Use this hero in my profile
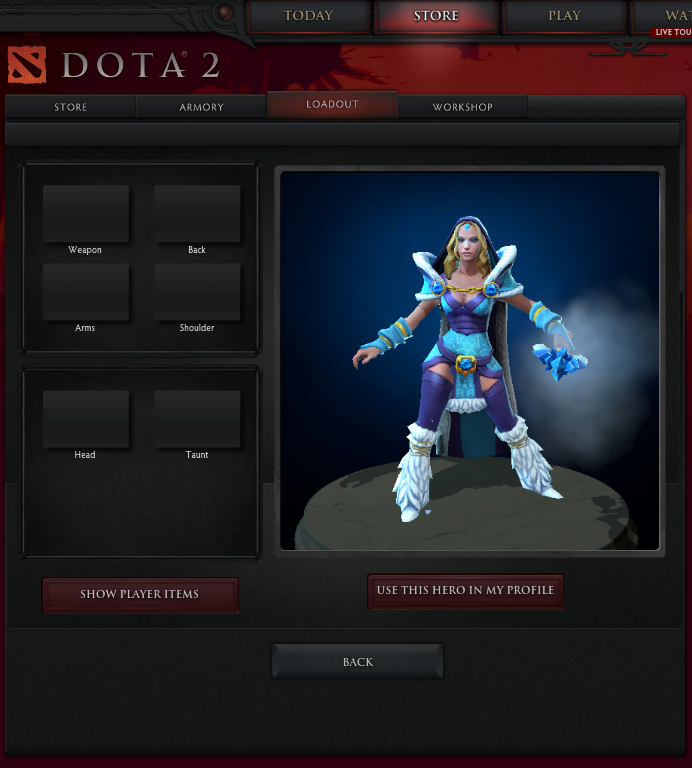Screen dimensions: 692x768 [x=465, y=591]
